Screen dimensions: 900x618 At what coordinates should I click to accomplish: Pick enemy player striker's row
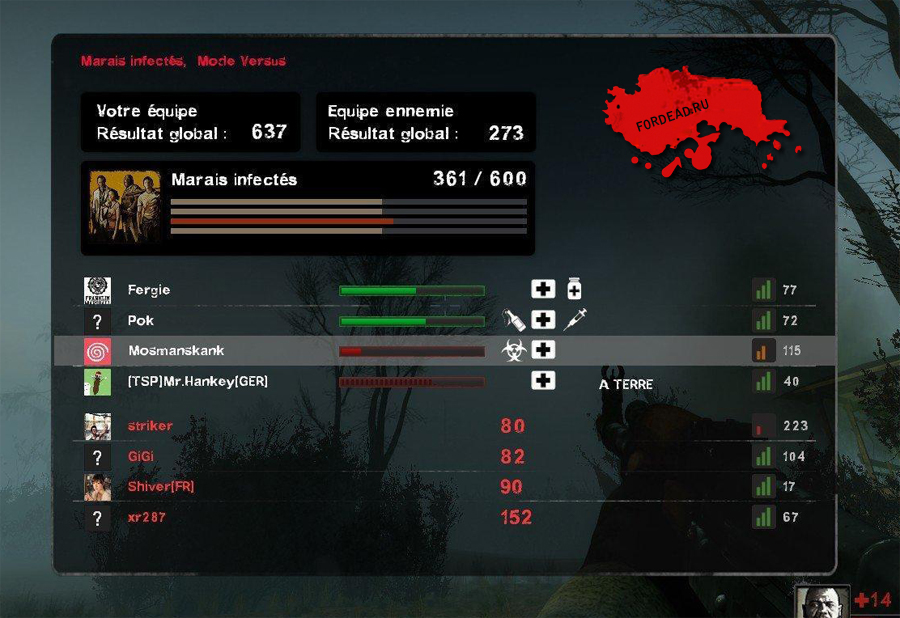point(150,426)
